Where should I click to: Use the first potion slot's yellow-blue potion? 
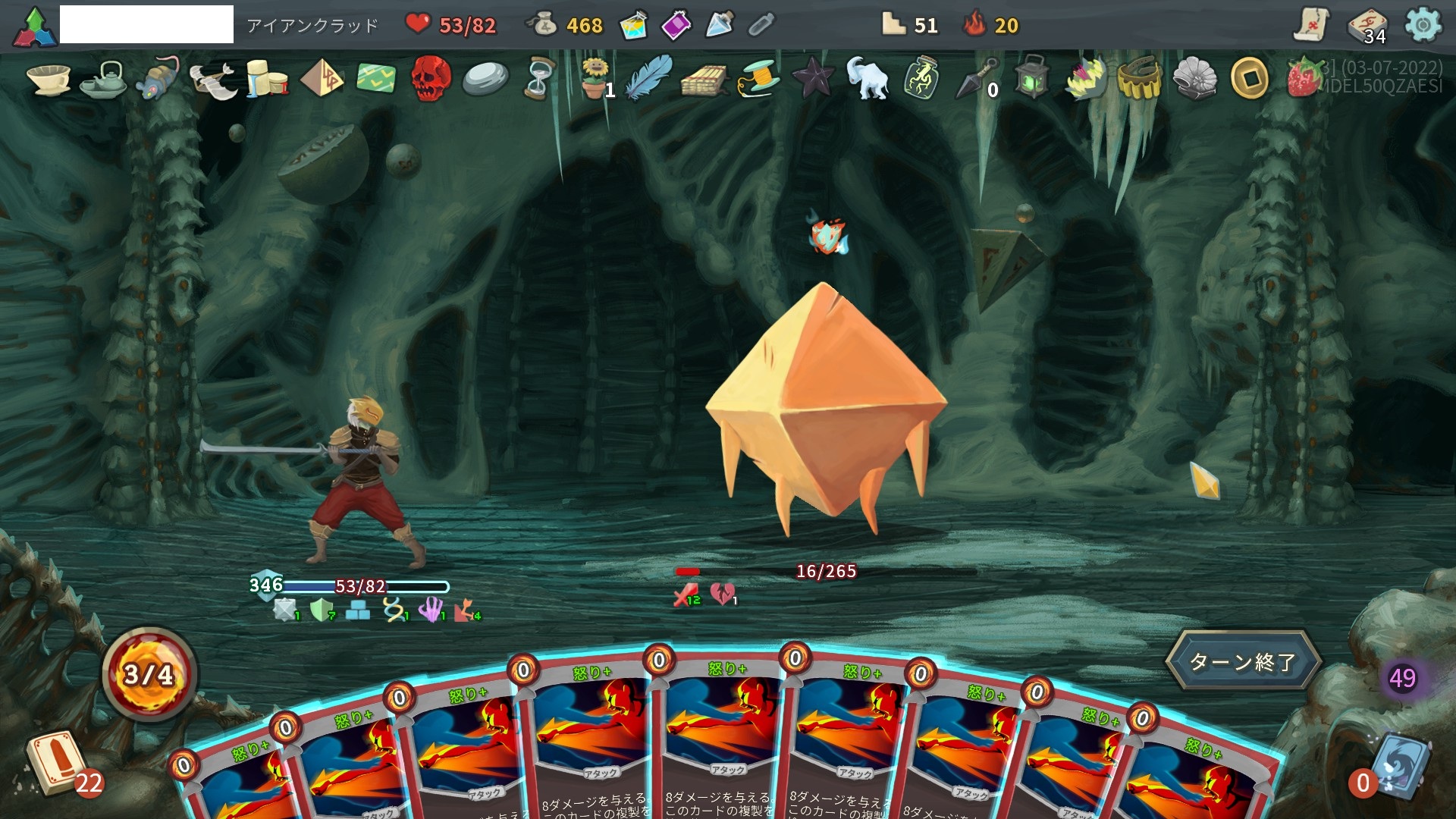[632, 26]
